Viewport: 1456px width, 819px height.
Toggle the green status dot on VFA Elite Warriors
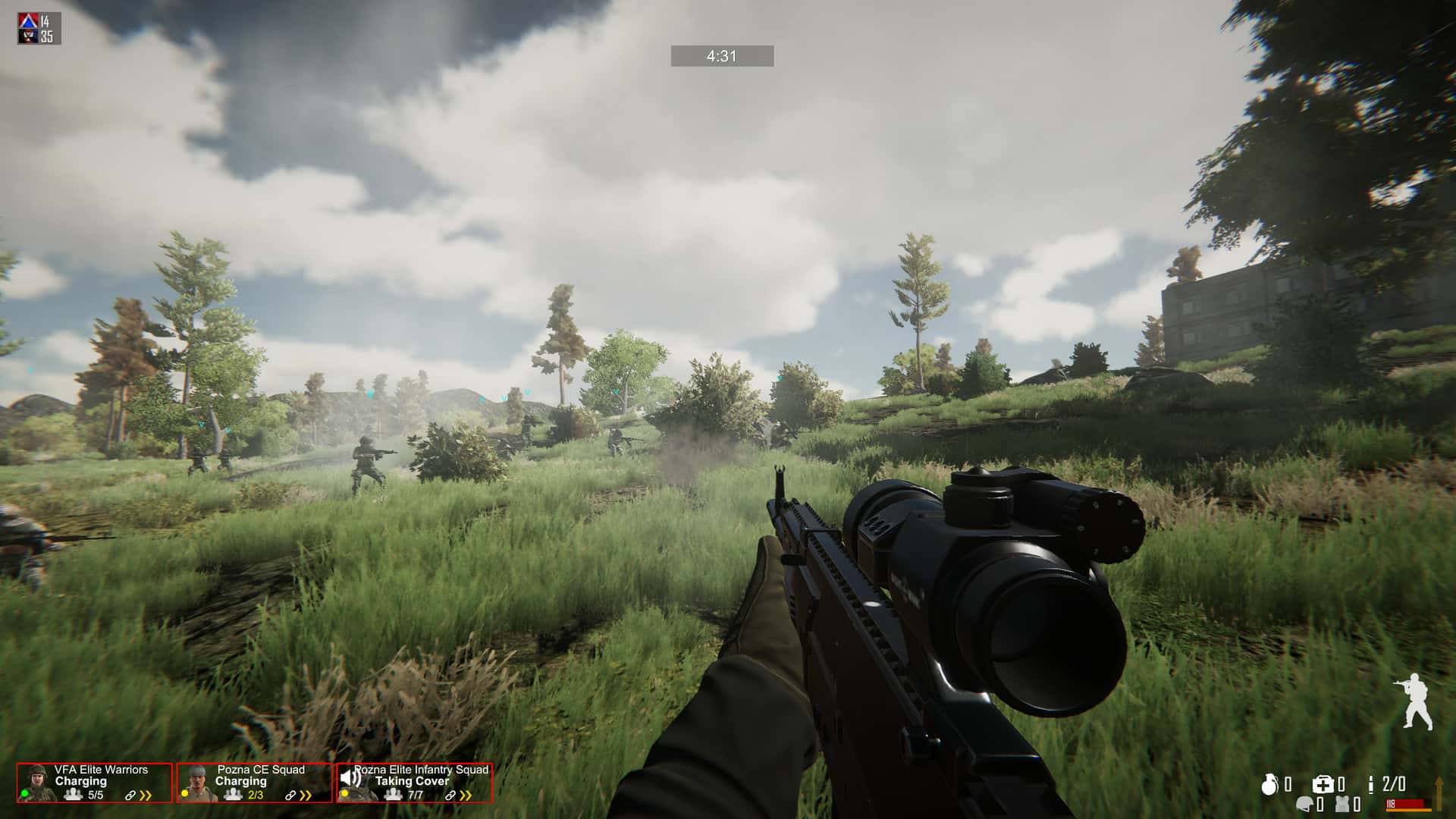tap(25, 794)
